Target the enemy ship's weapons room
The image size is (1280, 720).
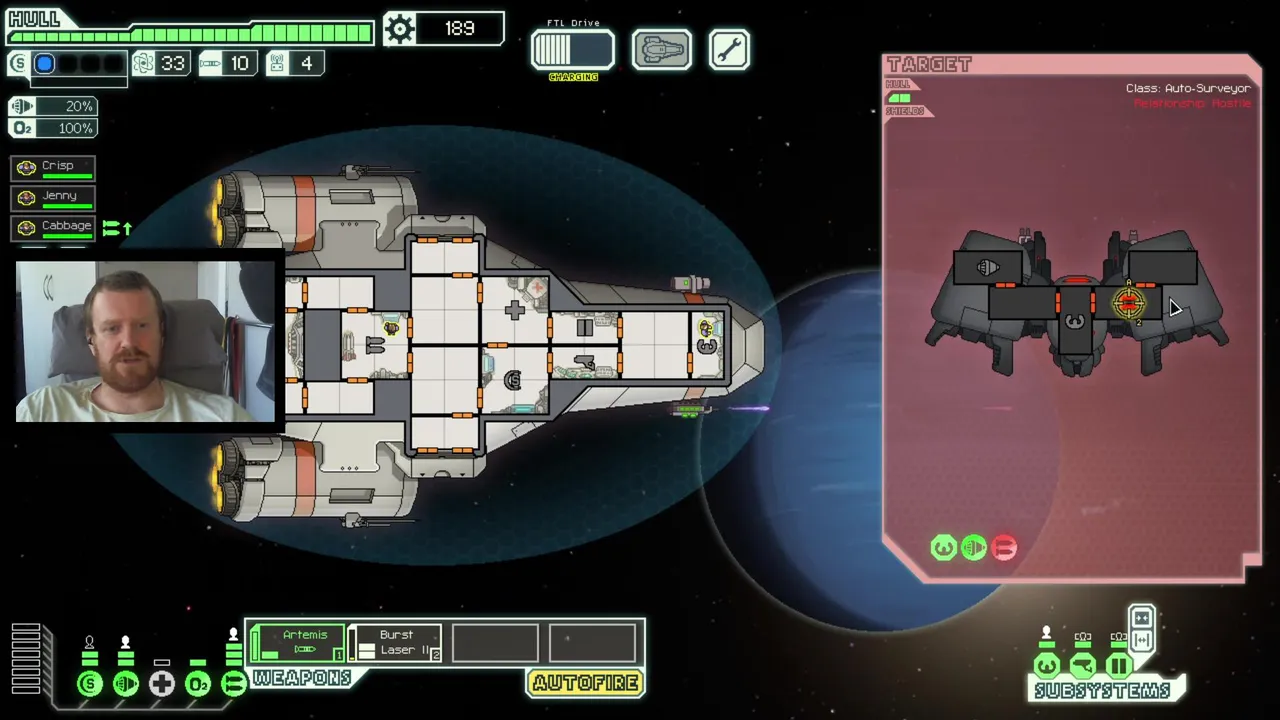1128,303
